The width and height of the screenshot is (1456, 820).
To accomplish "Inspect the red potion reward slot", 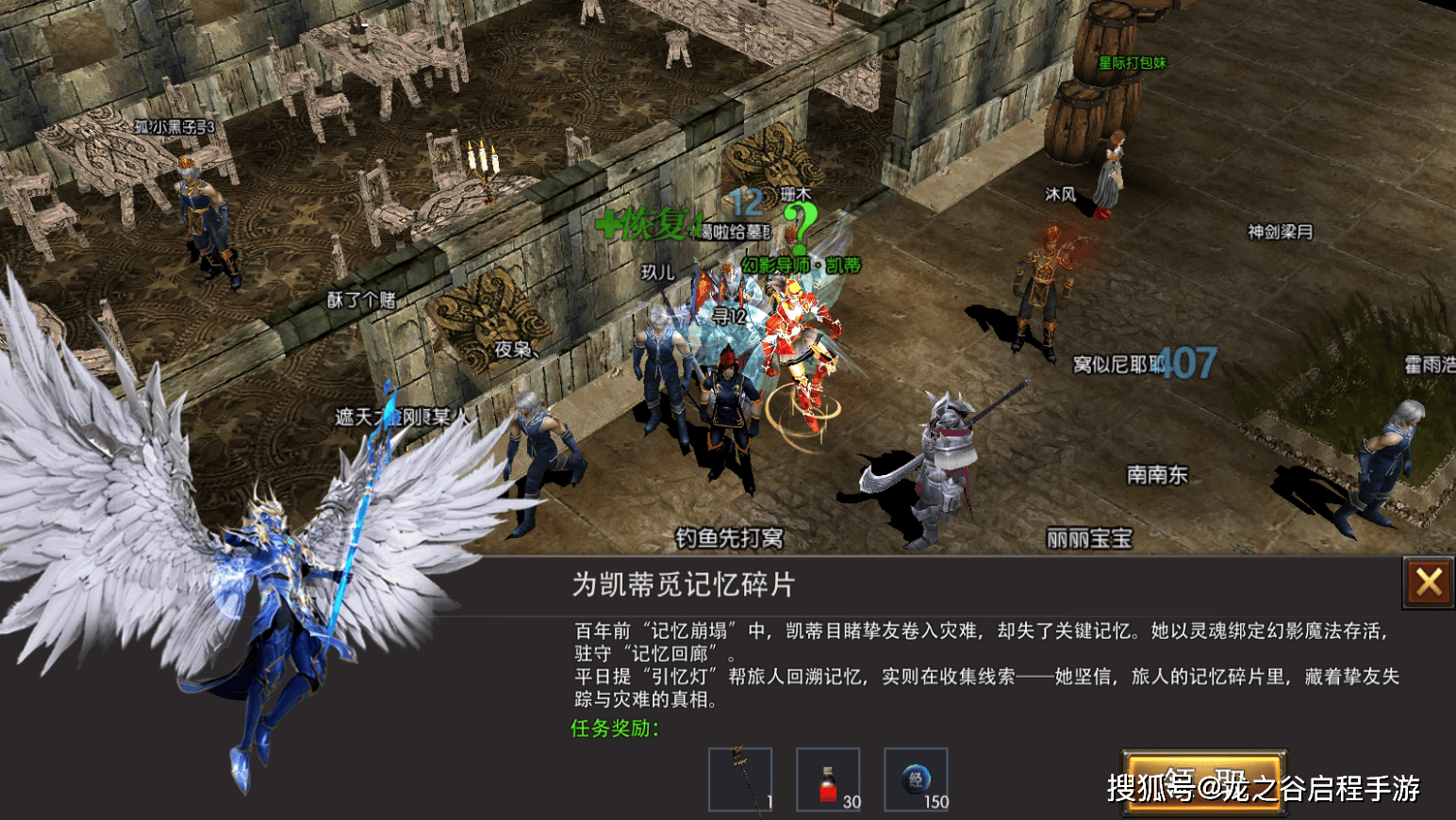I will click(x=828, y=779).
